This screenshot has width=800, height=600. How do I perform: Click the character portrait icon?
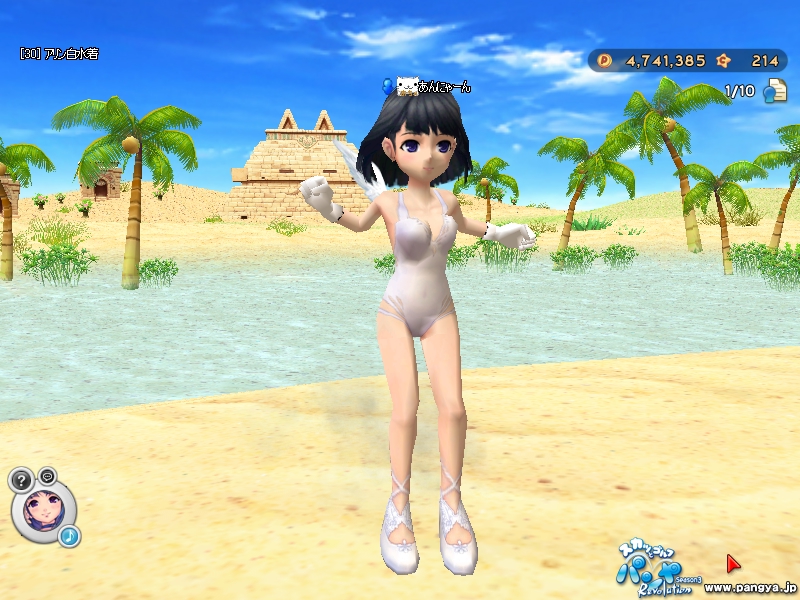(42, 510)
